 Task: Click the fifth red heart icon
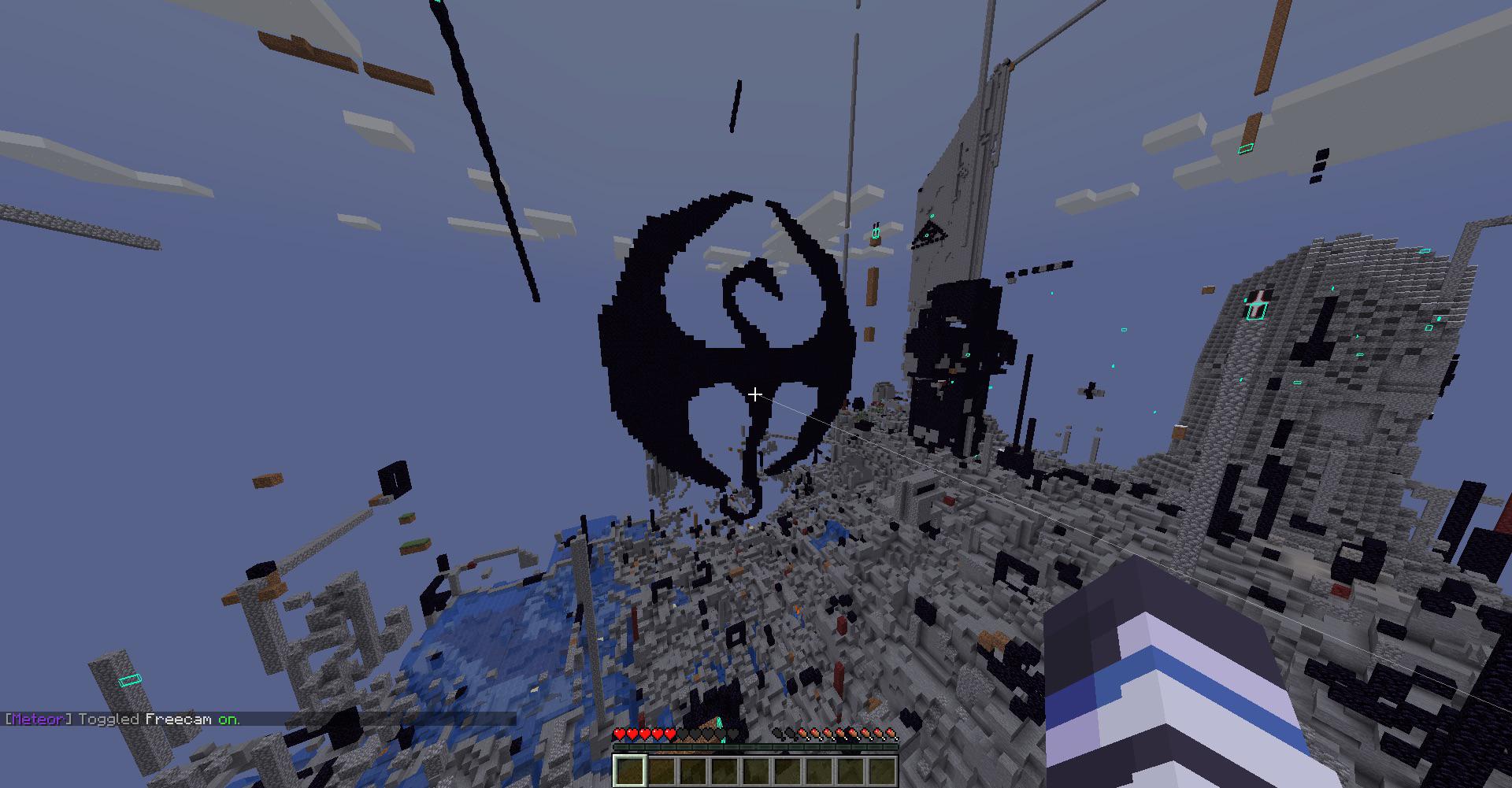669,733
